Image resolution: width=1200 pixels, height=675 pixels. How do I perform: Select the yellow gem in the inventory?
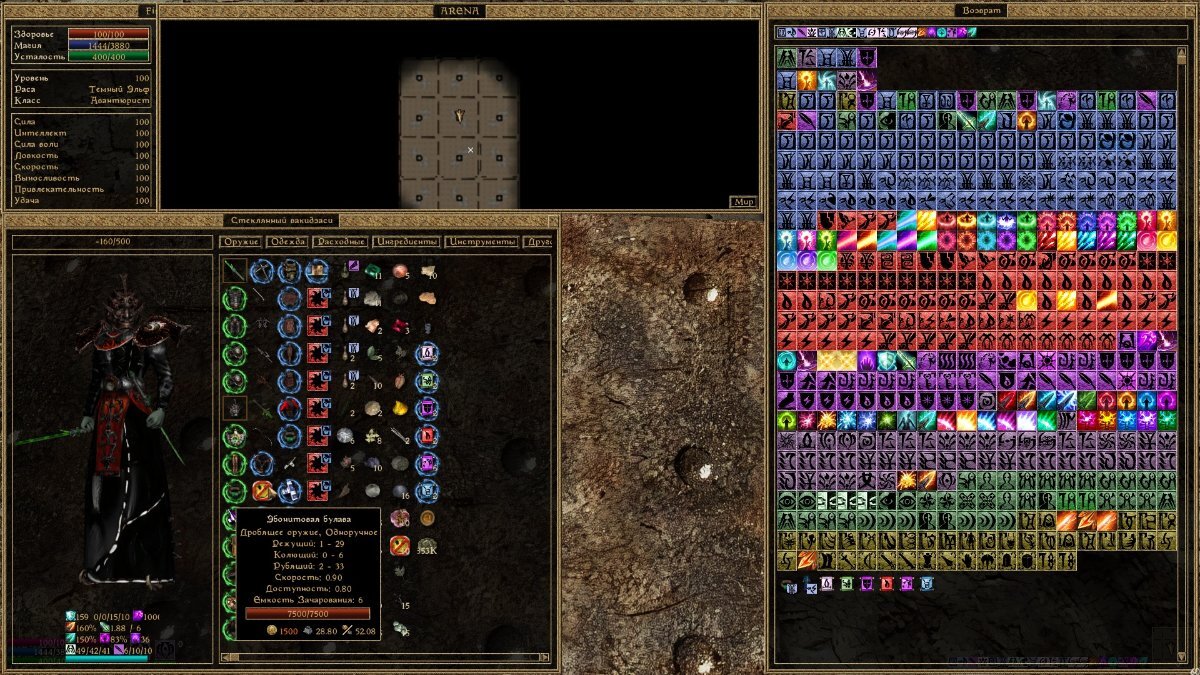pos(400,408)
